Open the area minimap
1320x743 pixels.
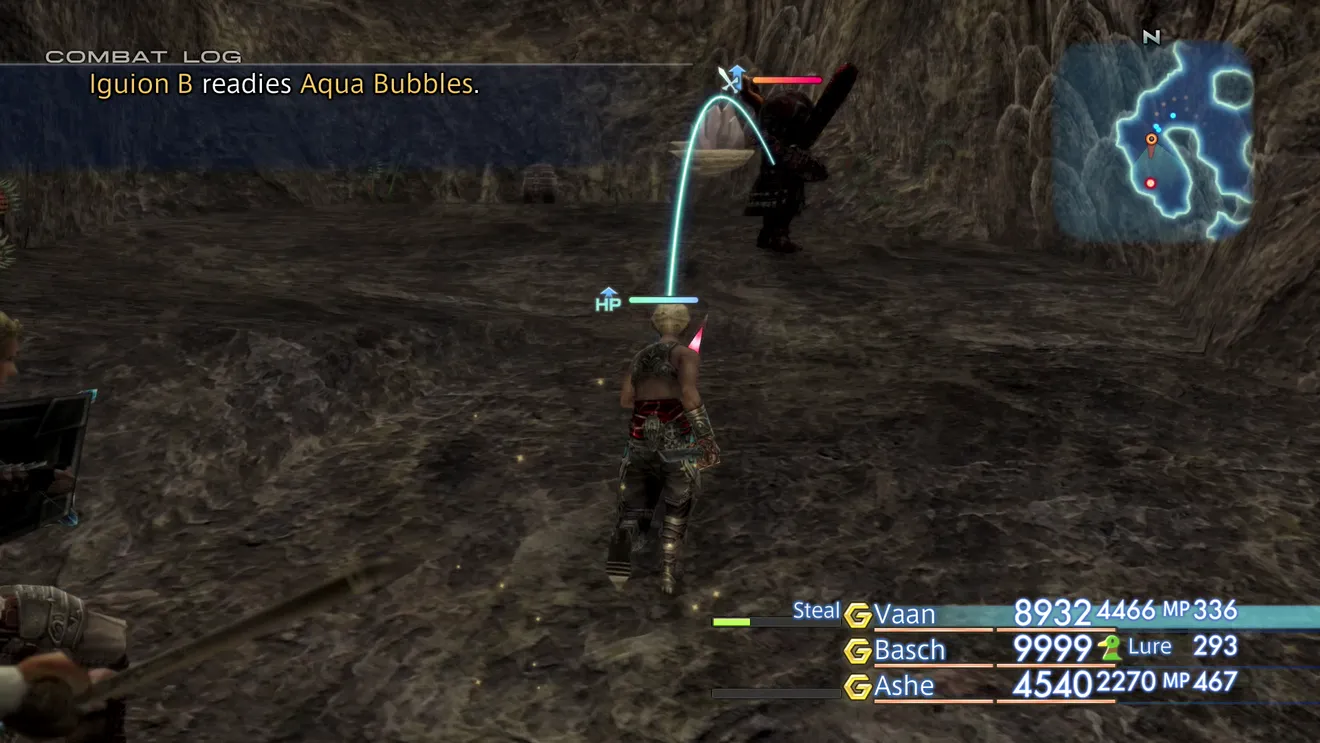(x=1152, y=140)
